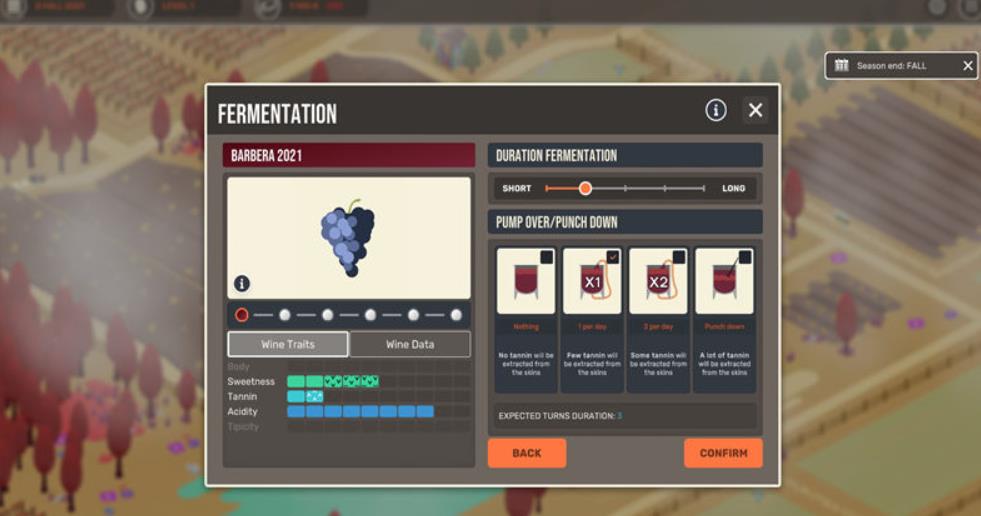Confirm the fermentation settings
Image resolution: width=981 pixels, height=516 pixels.
(x=723, y=453)
